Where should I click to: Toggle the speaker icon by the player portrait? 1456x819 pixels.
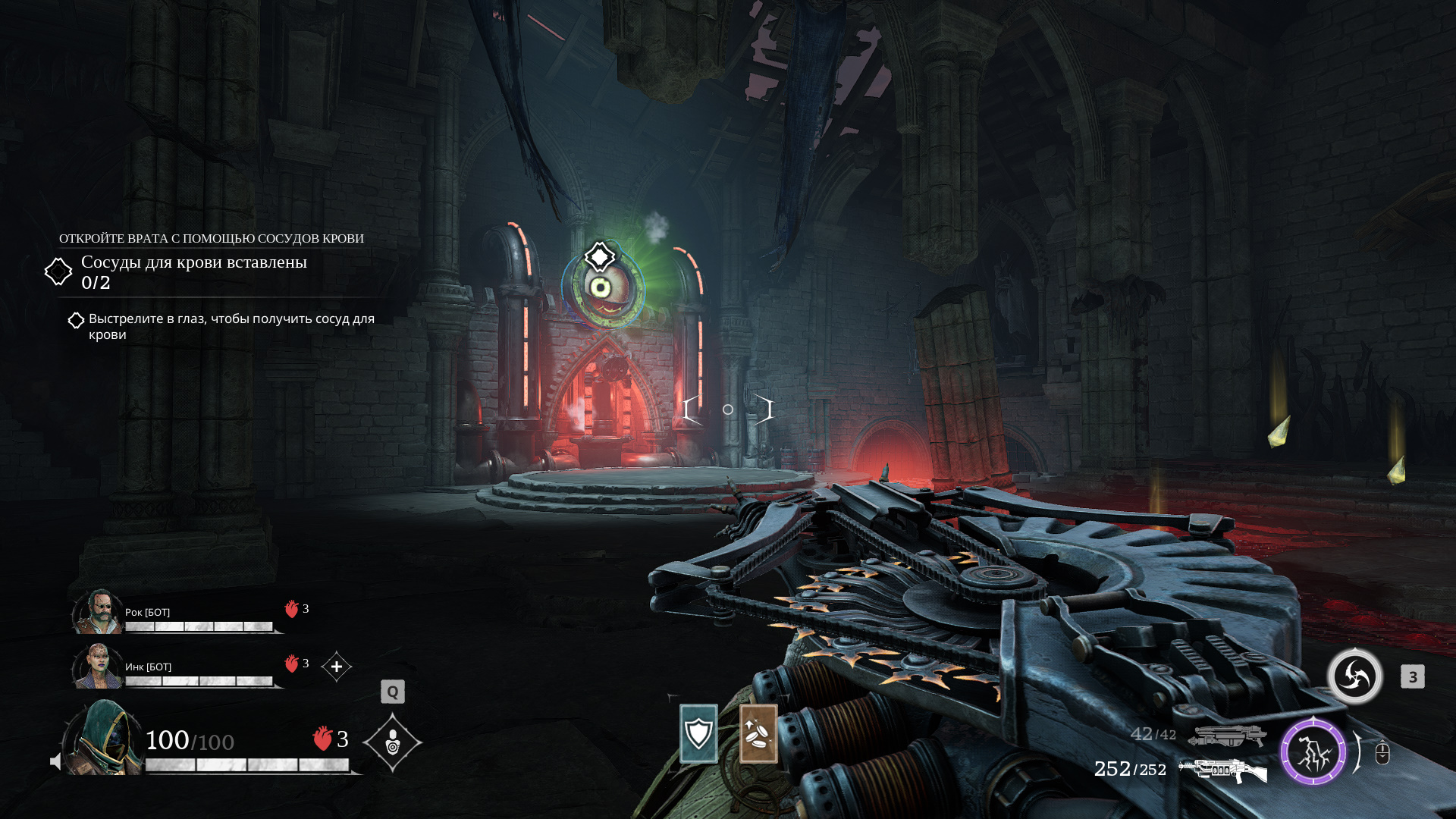(55, 761)
